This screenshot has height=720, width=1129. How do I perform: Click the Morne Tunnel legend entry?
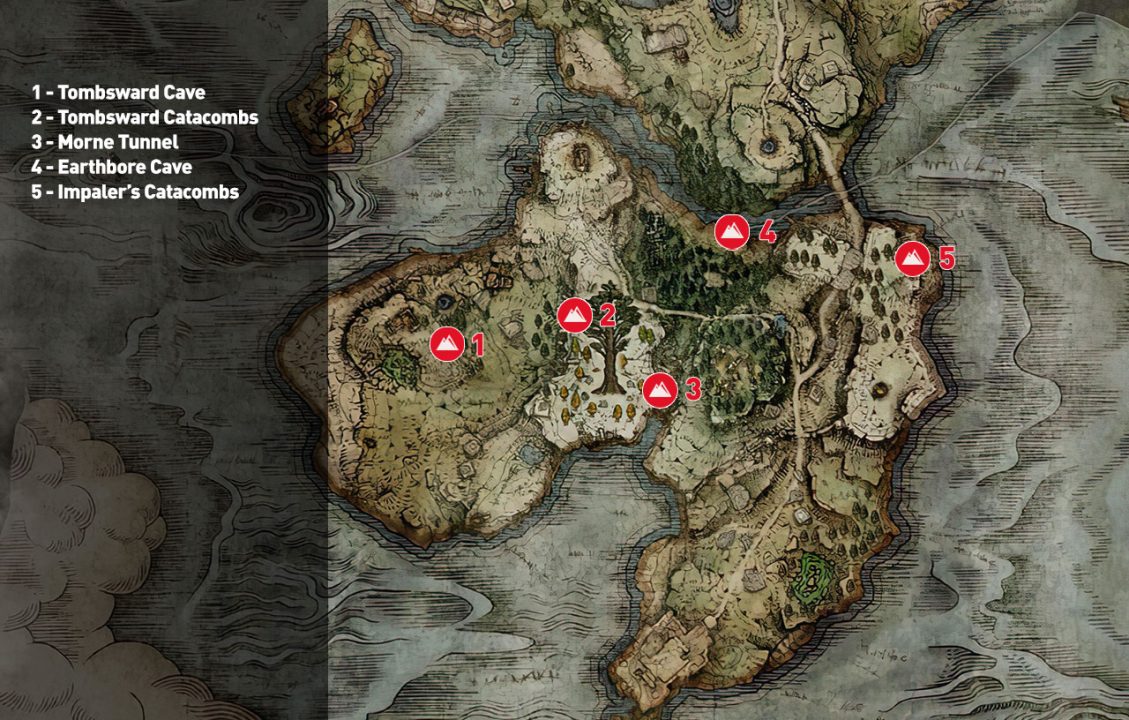[104, 142]
